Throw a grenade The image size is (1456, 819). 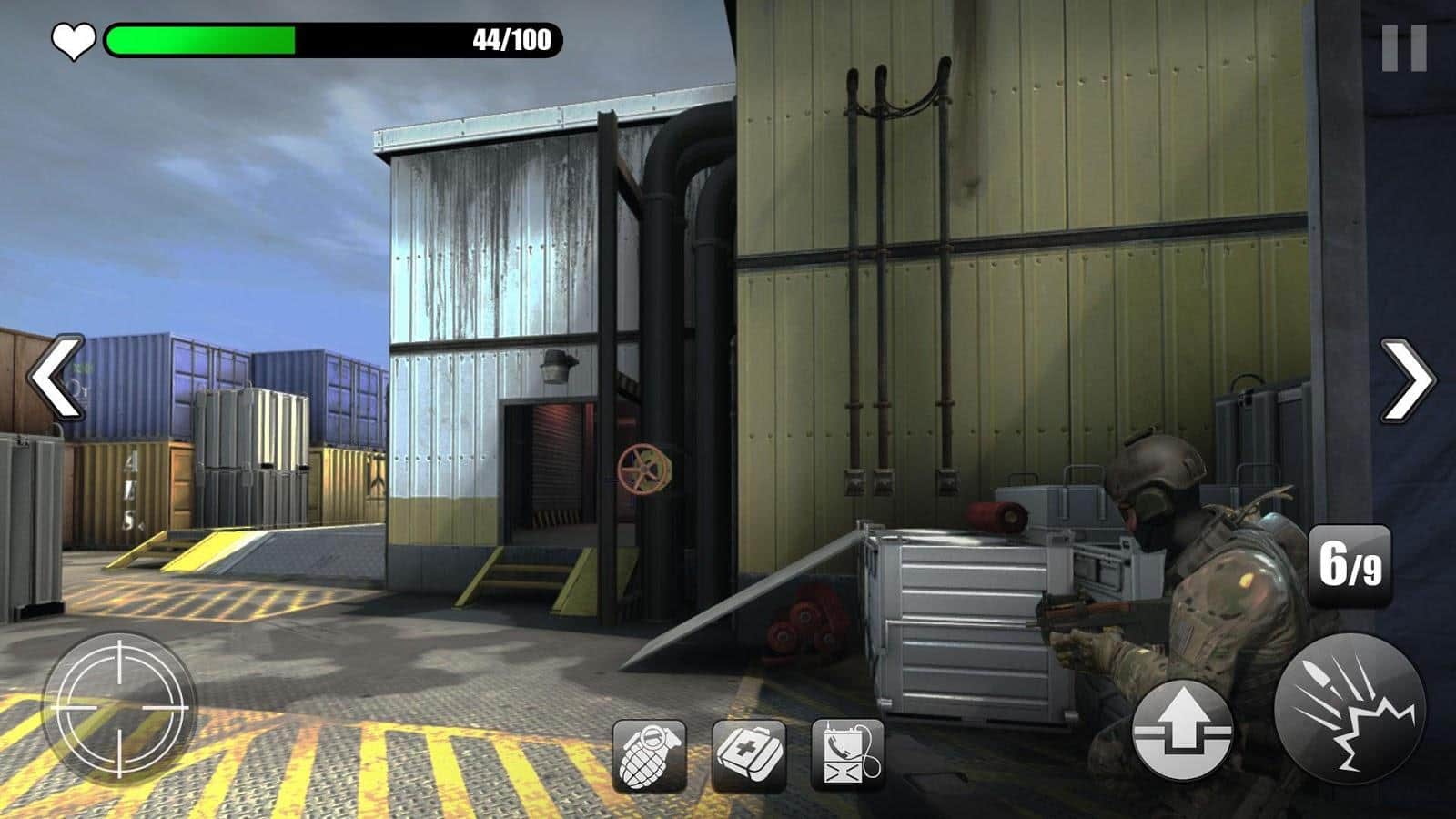(649, 755)
